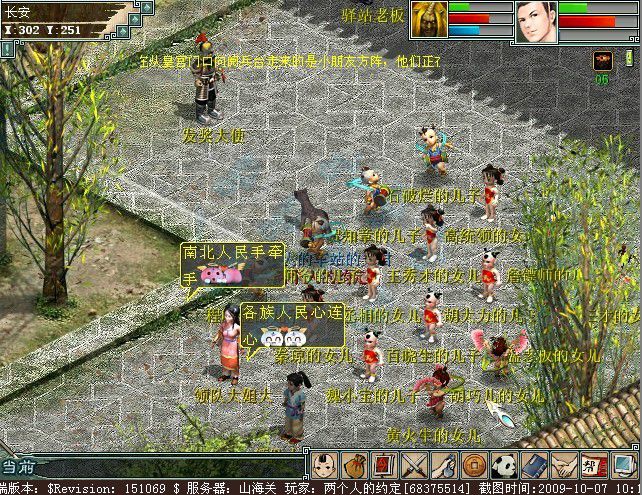Open the computer monitor system icon

[624, 465]
